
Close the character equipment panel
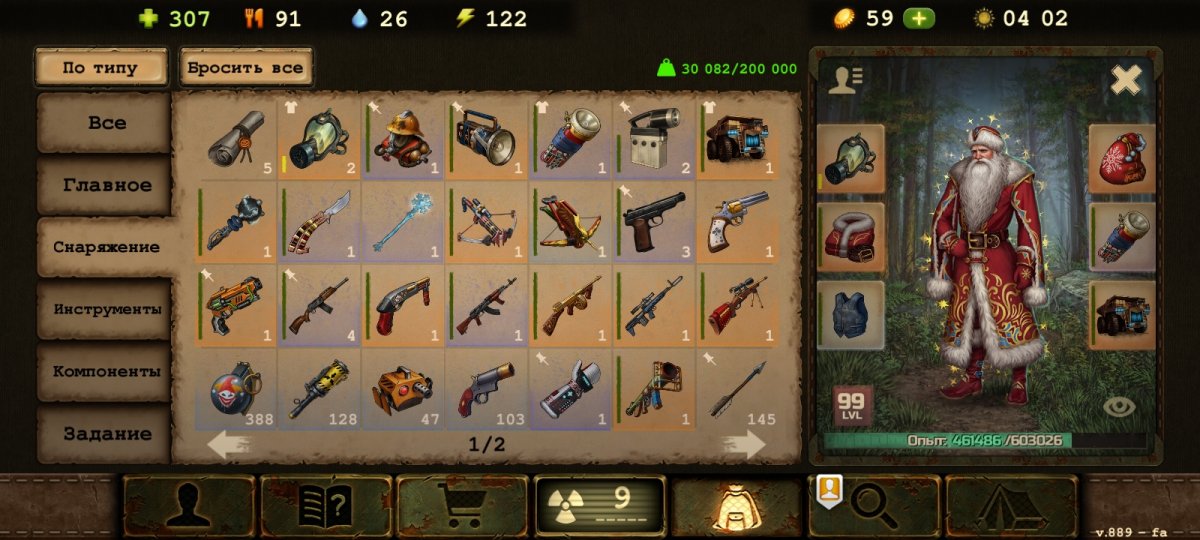(x=1126, y=79)
